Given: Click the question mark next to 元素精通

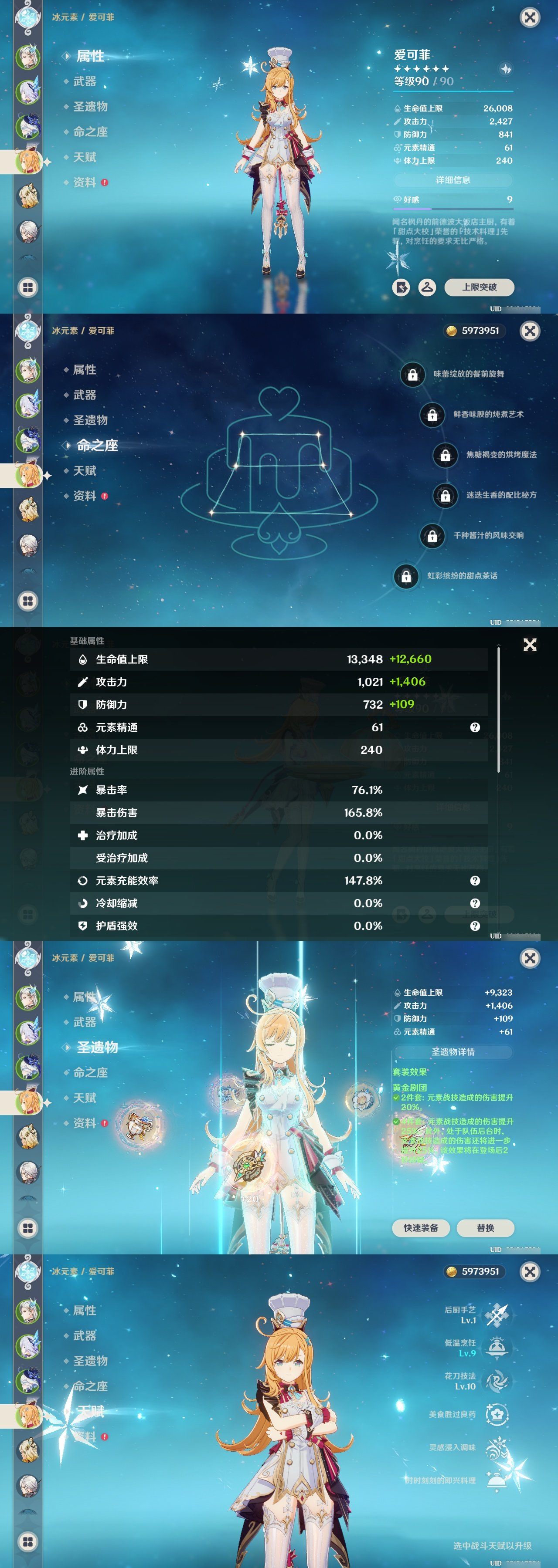Looking at the screenshot, I should tap(475, 727).
